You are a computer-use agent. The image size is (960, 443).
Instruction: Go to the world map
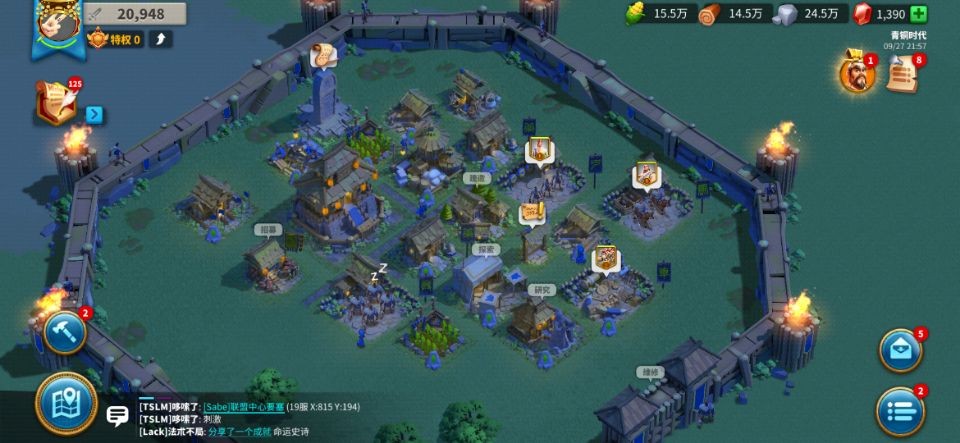[66, 403]
